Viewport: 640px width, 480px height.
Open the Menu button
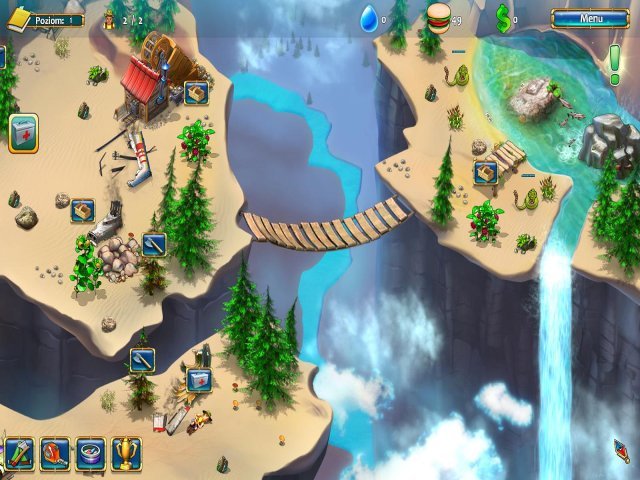(x=591, y=18)
